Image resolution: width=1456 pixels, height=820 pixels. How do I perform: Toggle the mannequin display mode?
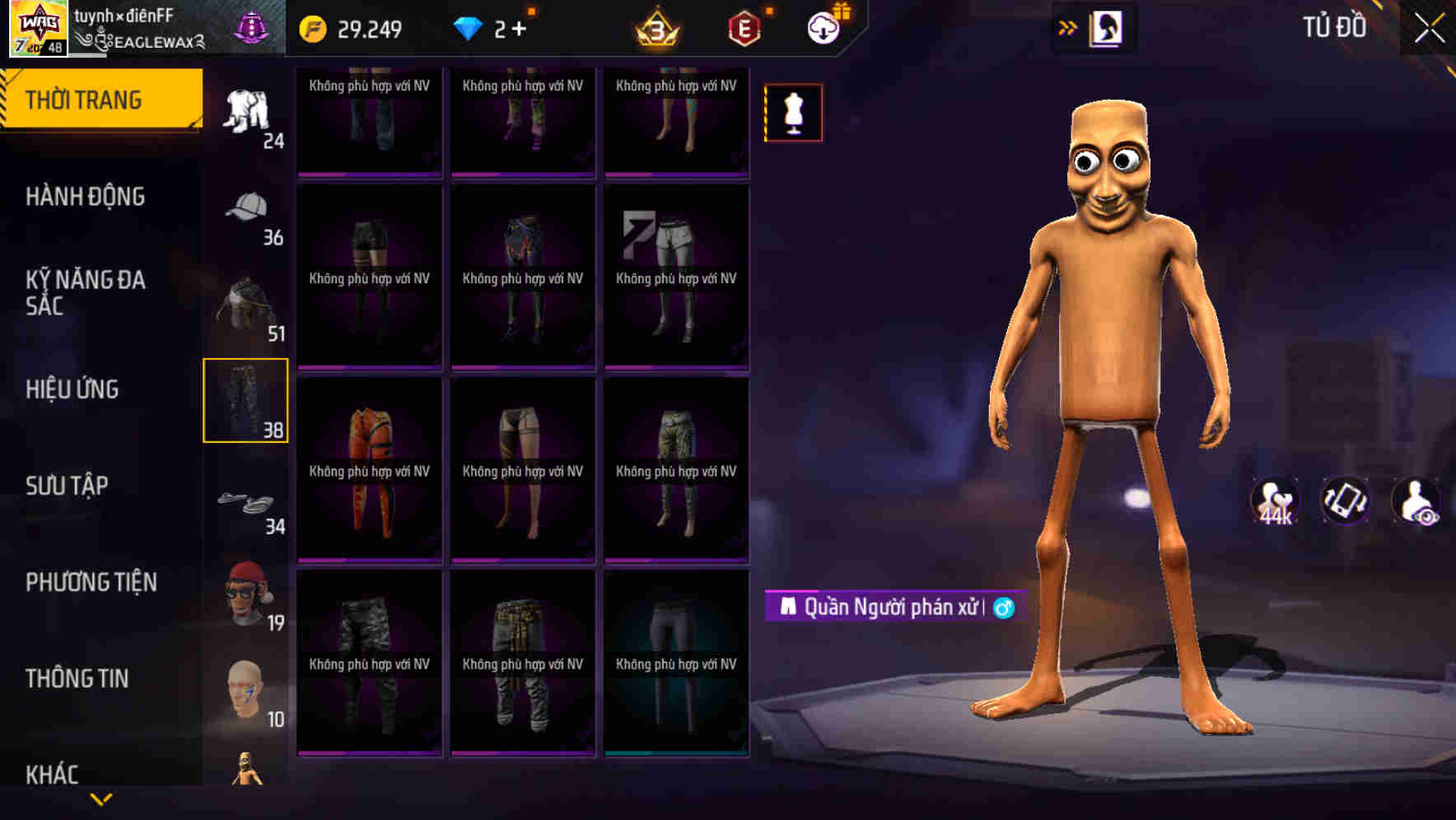(x=793, y=113)
